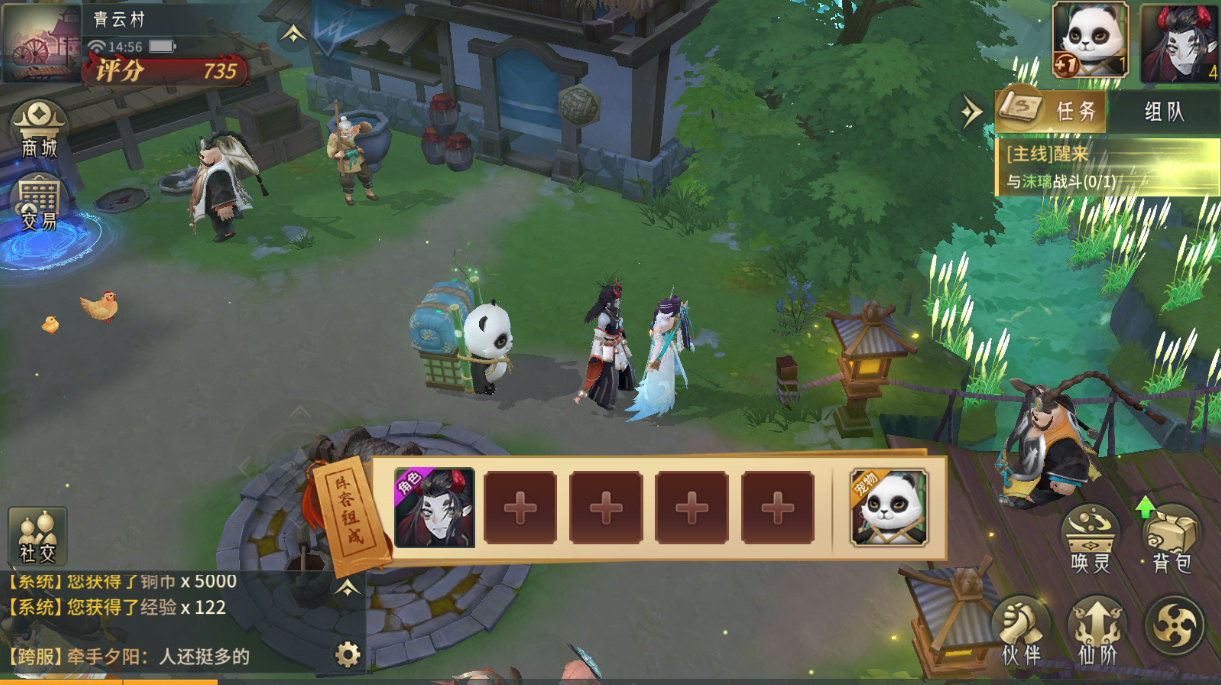Click the 阵容组成 lineup banner
This screenshot has height=685, width=1221.
click(x=350, y=513)
